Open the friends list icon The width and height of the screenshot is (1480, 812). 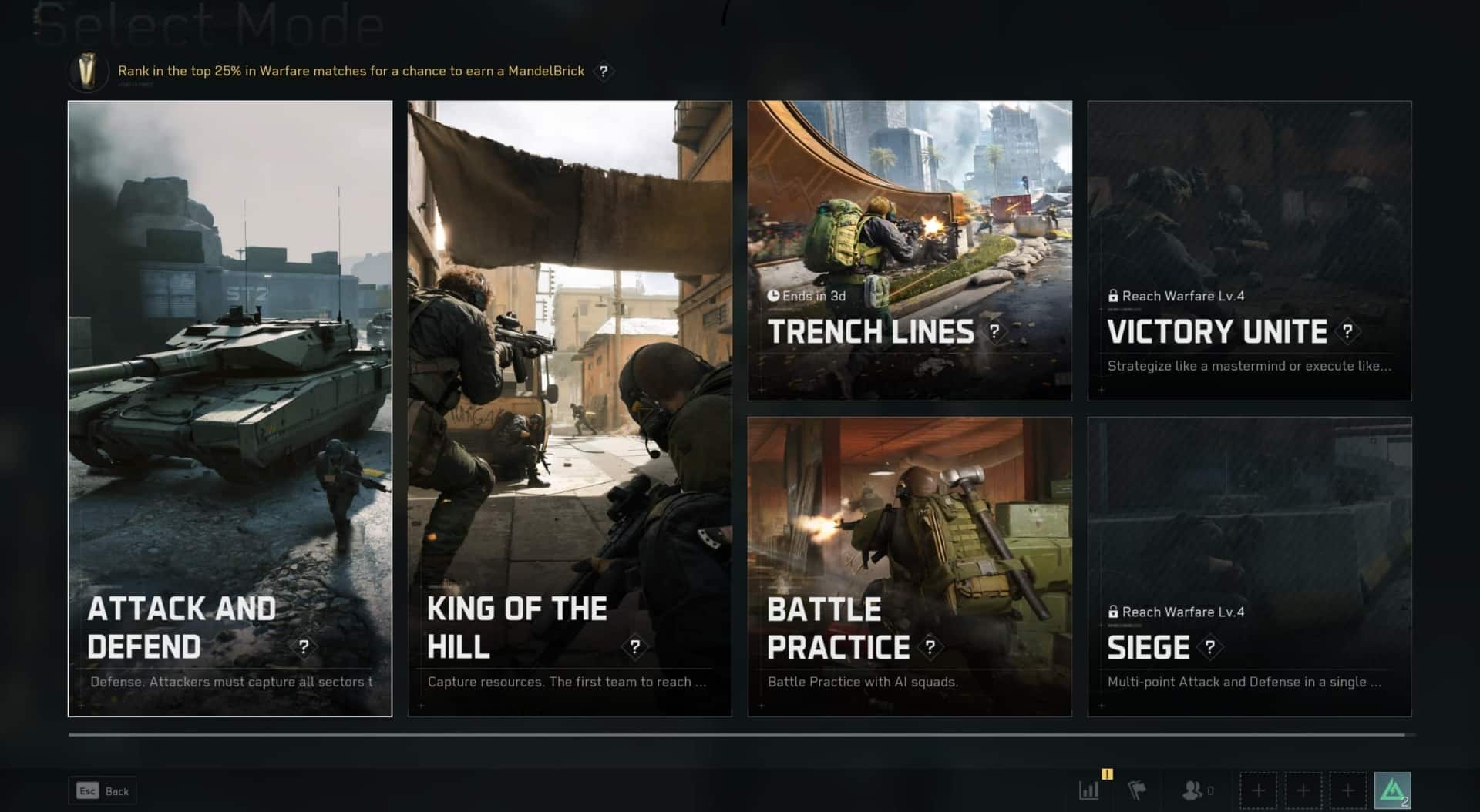(1193, 790)
